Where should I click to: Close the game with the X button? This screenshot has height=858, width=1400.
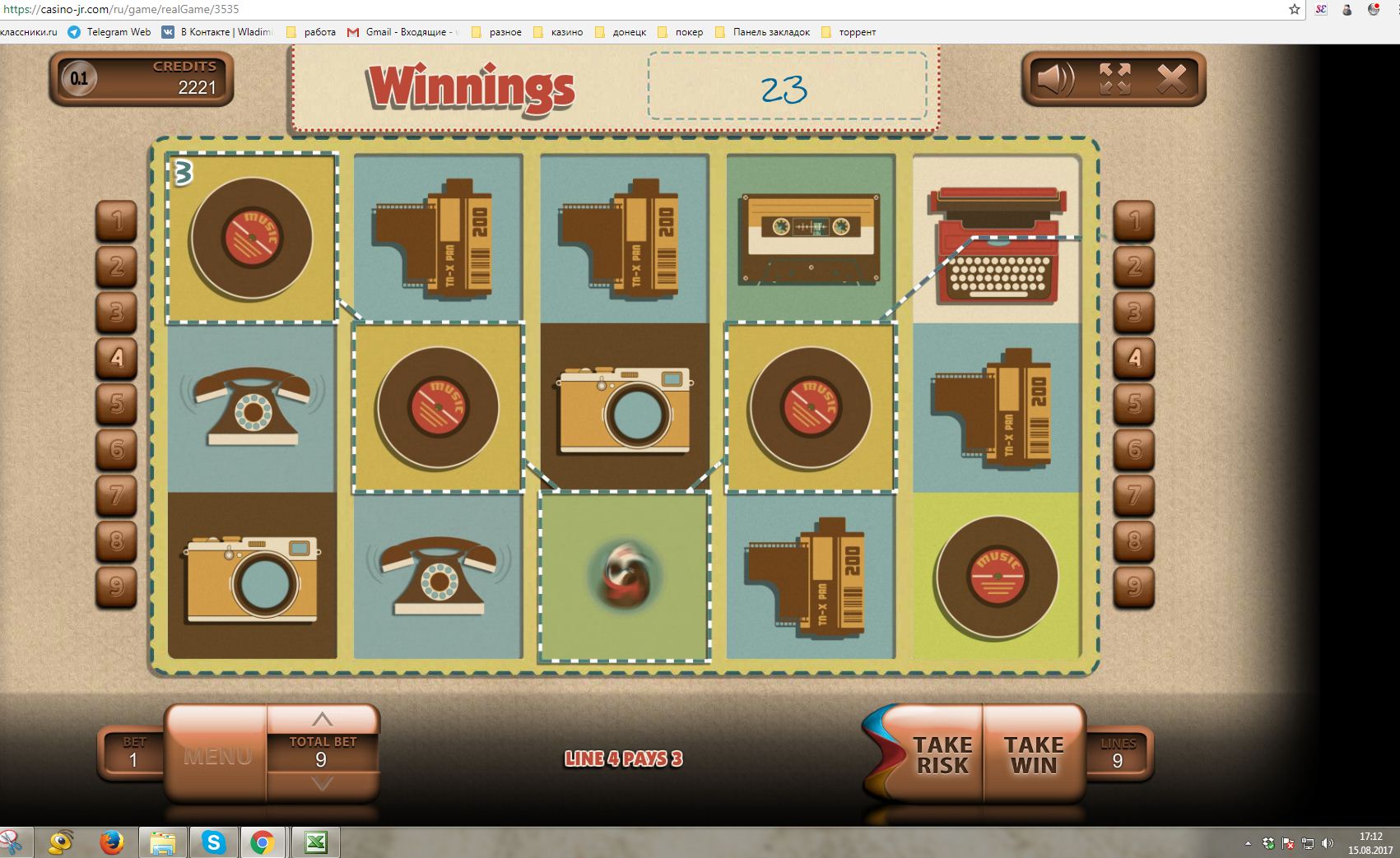(1171, 79)
